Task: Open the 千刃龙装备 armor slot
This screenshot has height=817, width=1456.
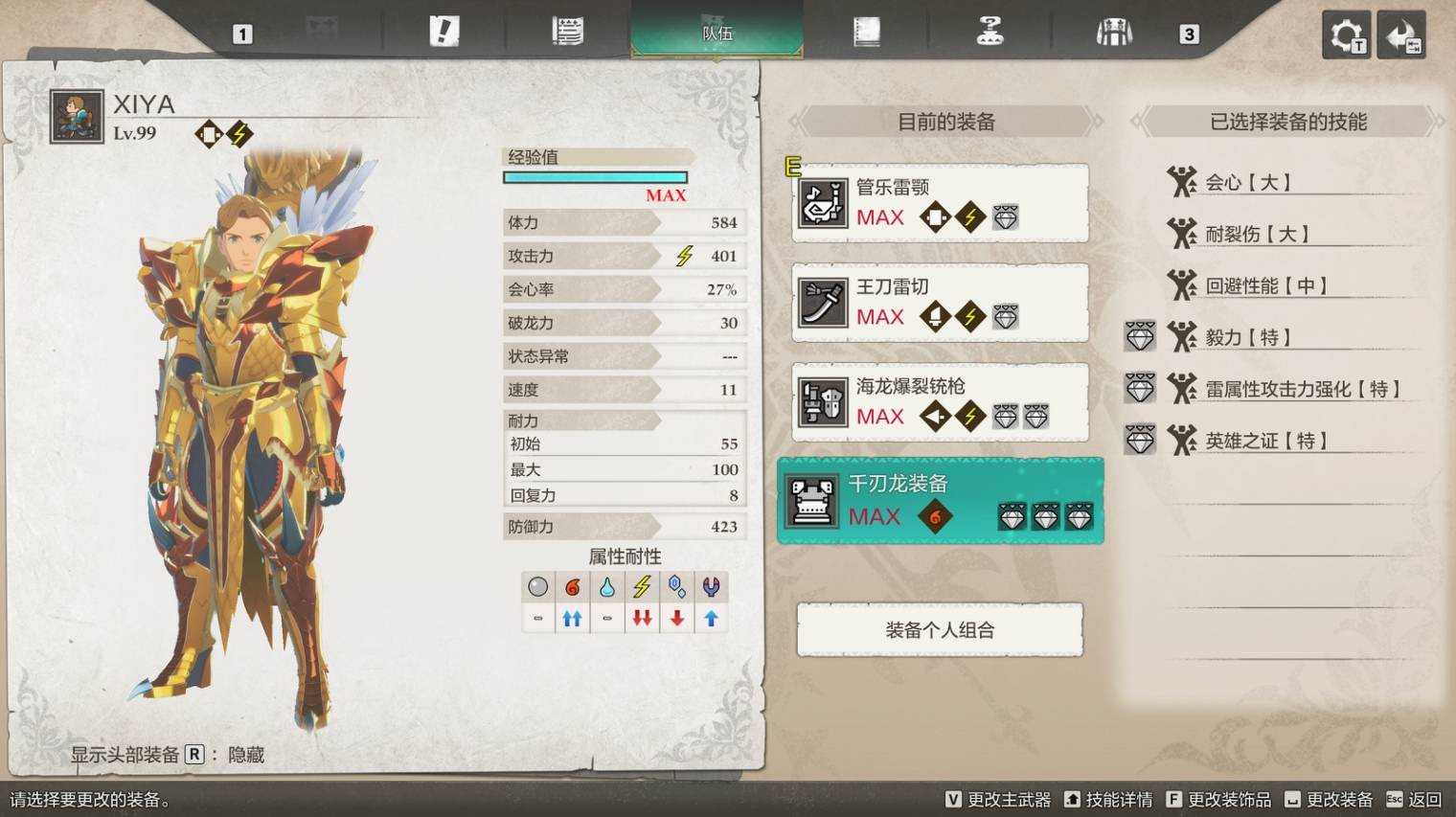Action: coord(940,501)
